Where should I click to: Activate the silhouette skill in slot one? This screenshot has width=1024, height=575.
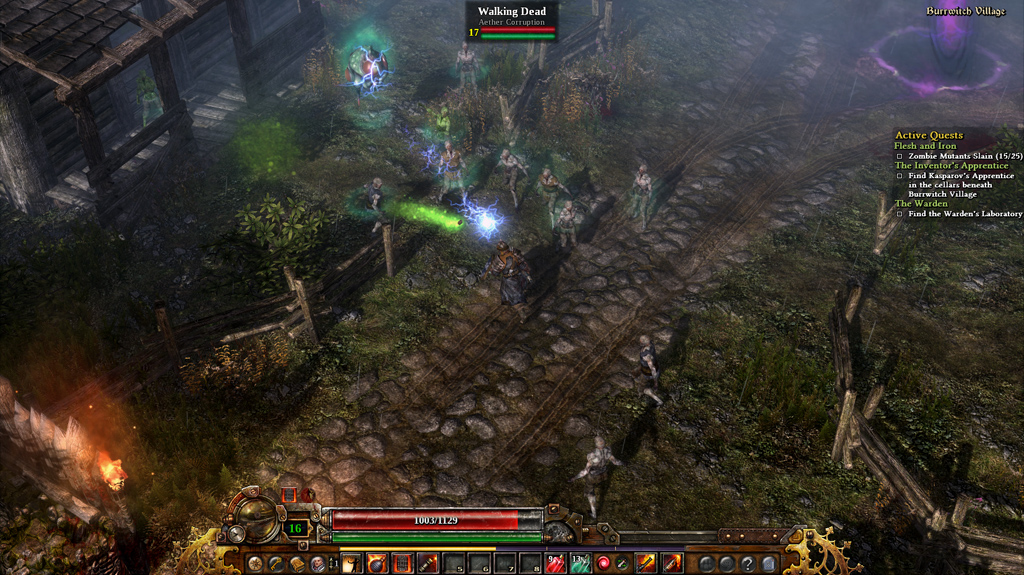pyautogui.click(x=351, y=564)
